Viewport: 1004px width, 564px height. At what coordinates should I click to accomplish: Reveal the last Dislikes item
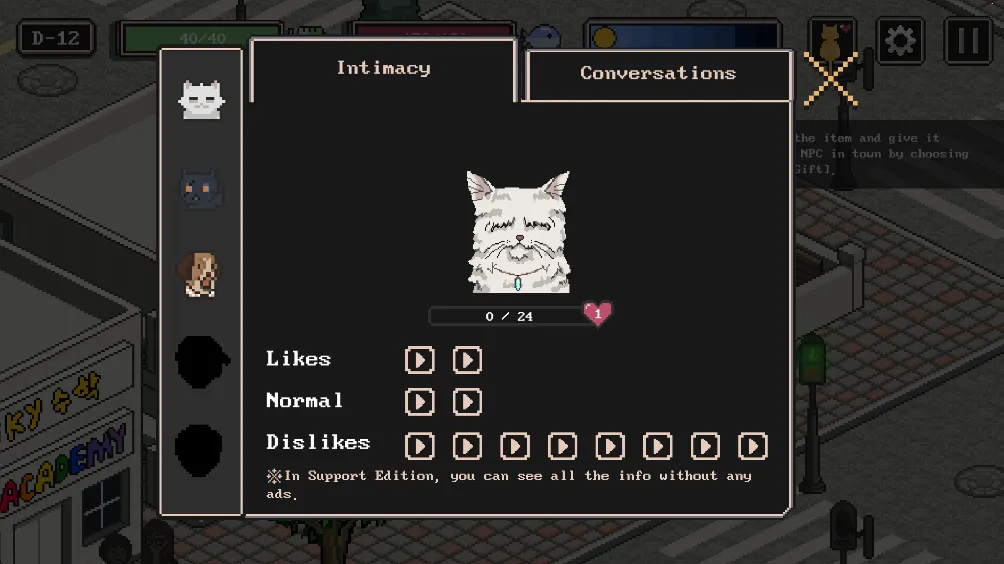click(752, 445)
